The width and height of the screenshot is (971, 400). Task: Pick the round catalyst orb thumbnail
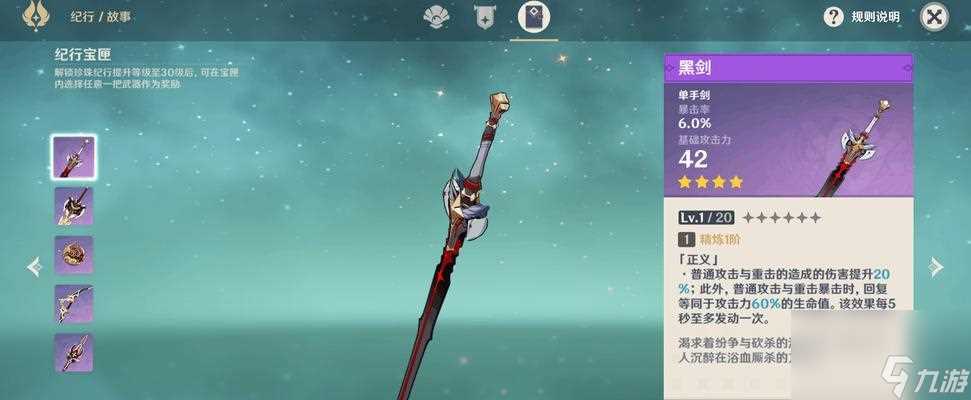[x=74, y=255]
